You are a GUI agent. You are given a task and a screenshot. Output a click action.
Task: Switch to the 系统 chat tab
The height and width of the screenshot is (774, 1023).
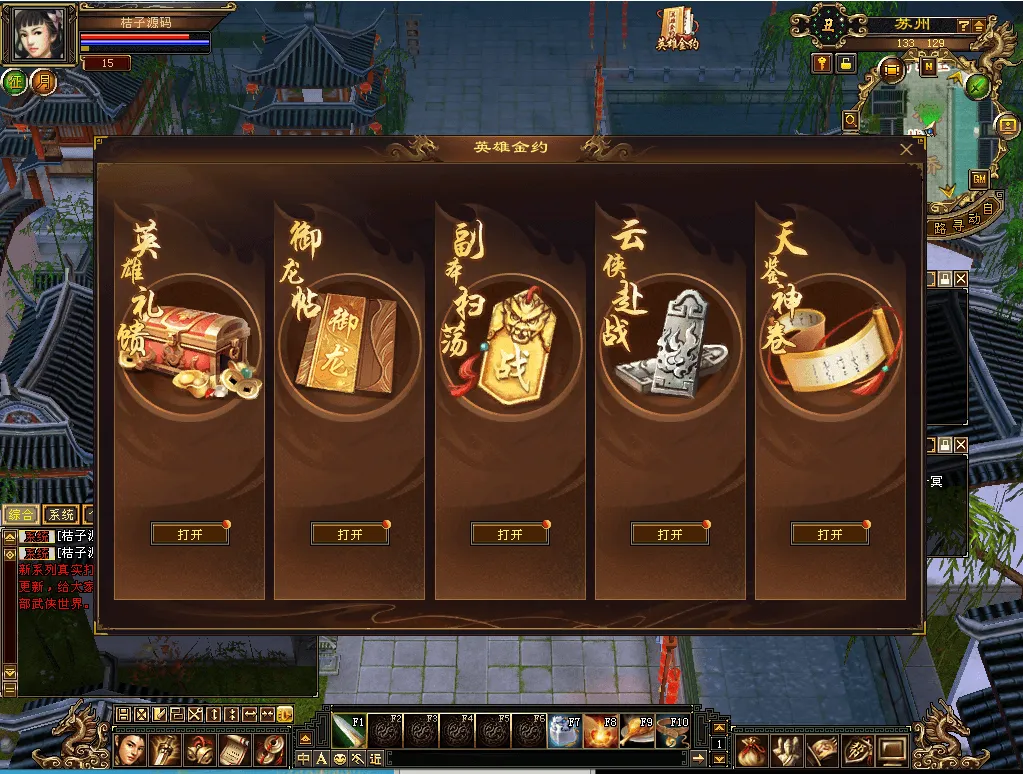point(61,515)
